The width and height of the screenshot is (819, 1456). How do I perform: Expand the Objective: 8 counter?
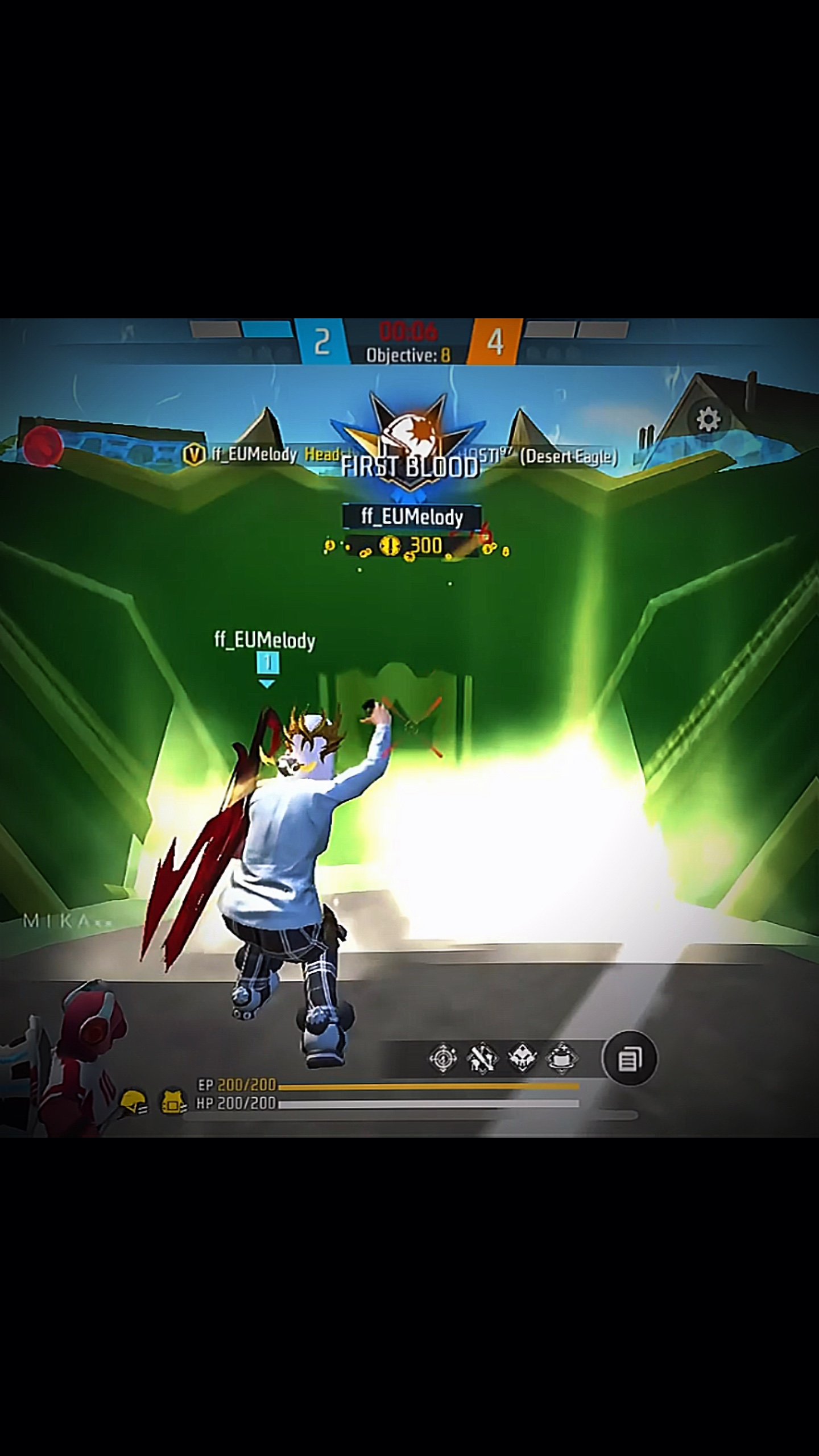tap(408, 354)
